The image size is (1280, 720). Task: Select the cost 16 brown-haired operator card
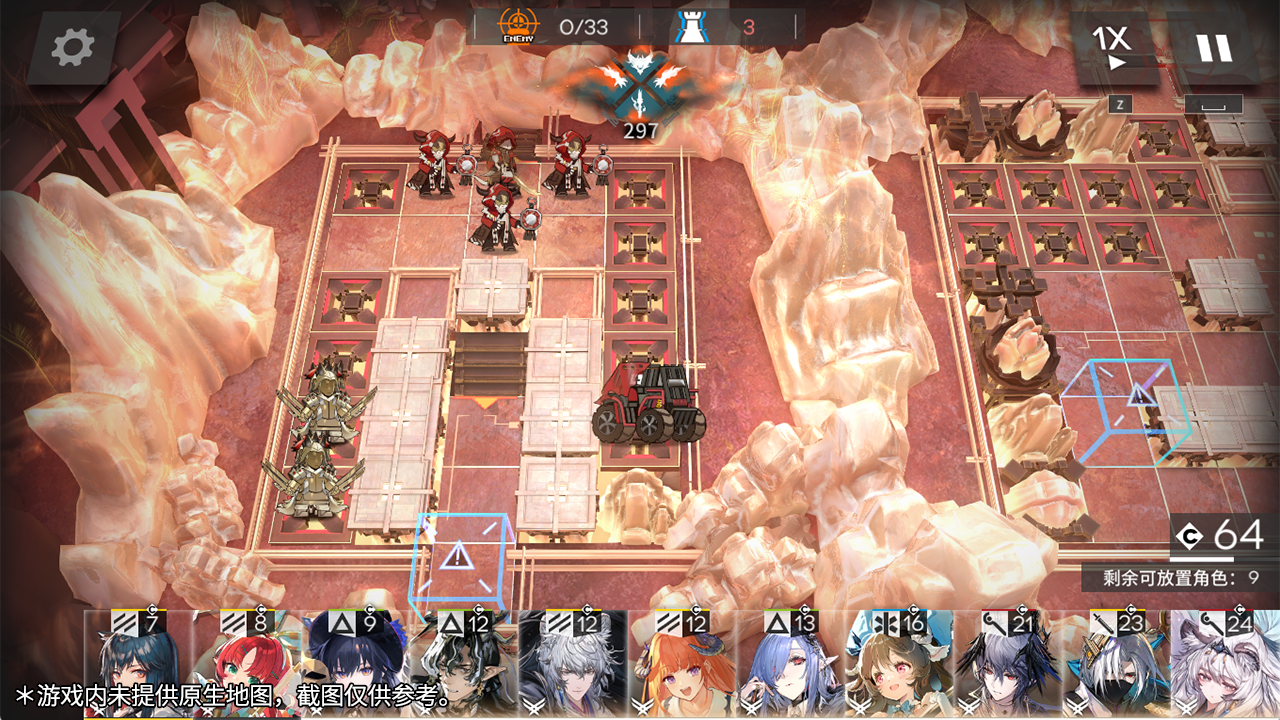901,665
